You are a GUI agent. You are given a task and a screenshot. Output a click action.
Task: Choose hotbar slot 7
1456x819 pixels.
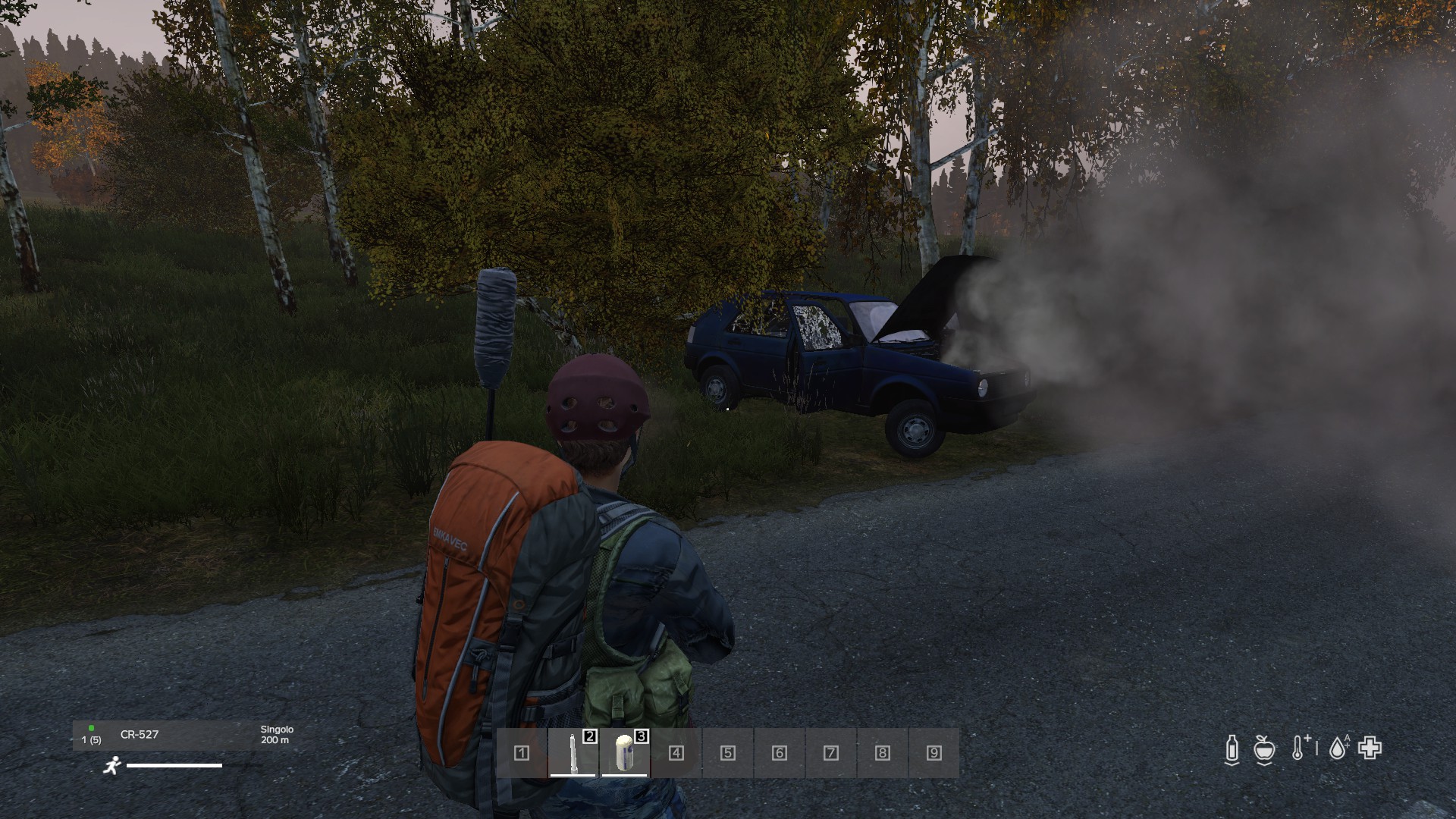point(831,753)
